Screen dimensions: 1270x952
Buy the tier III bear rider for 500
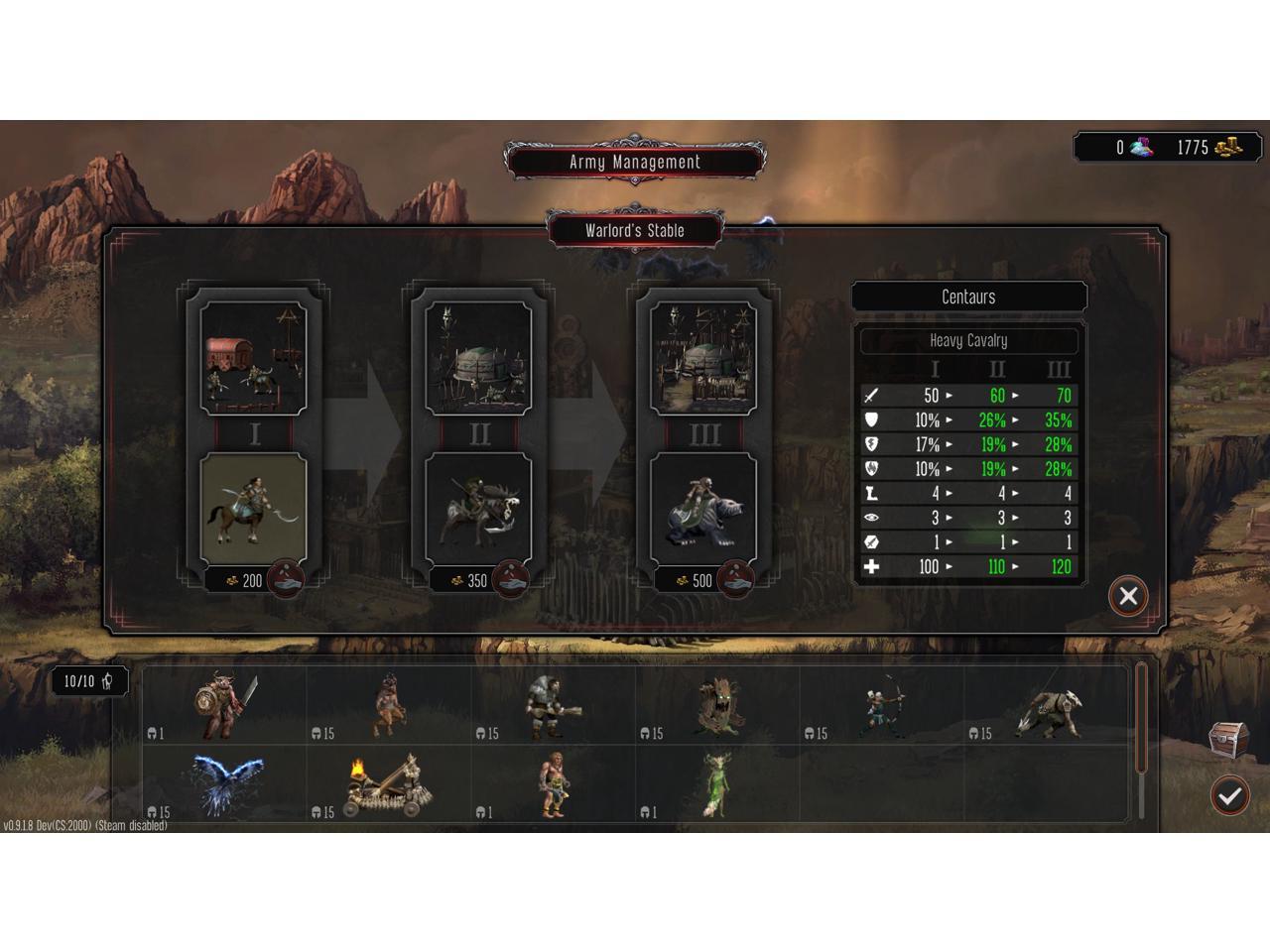[x=735, y=579]
